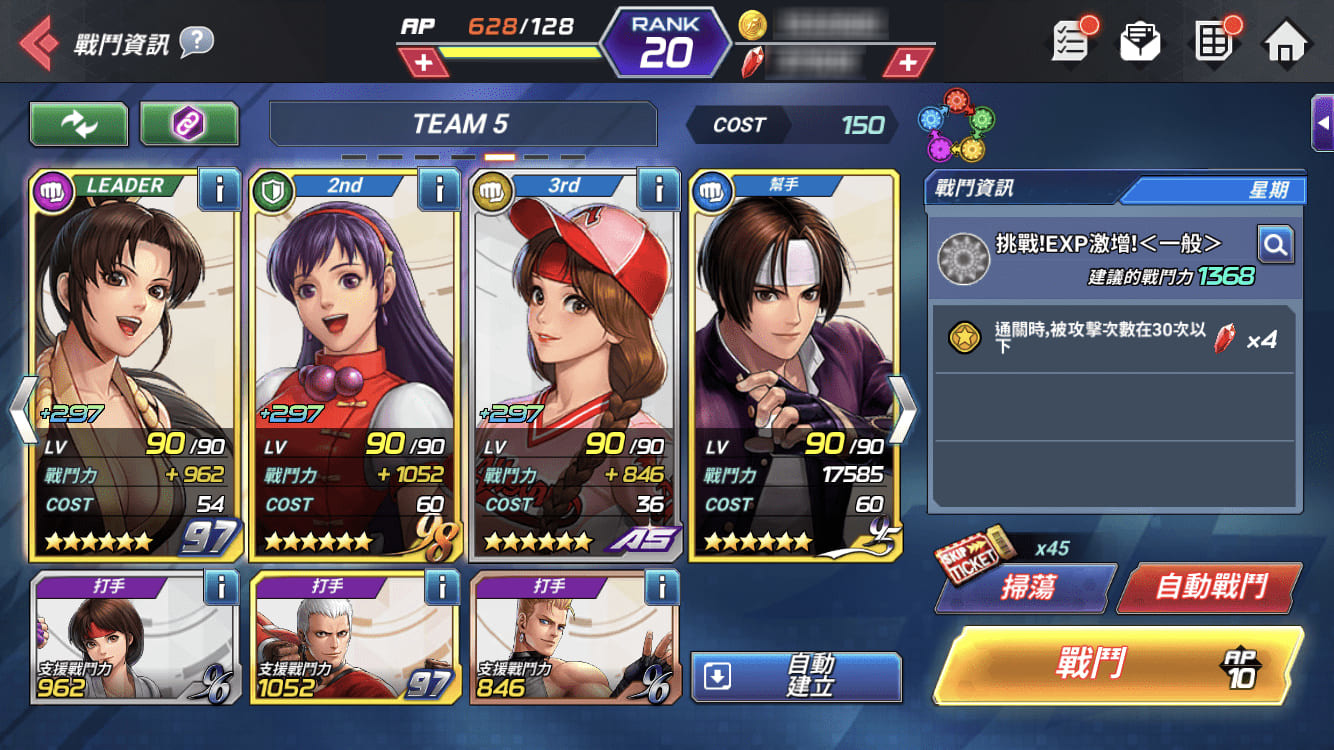The height and width of the screenshot is (750, 1334).
Task: Click the green chain link button
Action: (x=189, y=124)
